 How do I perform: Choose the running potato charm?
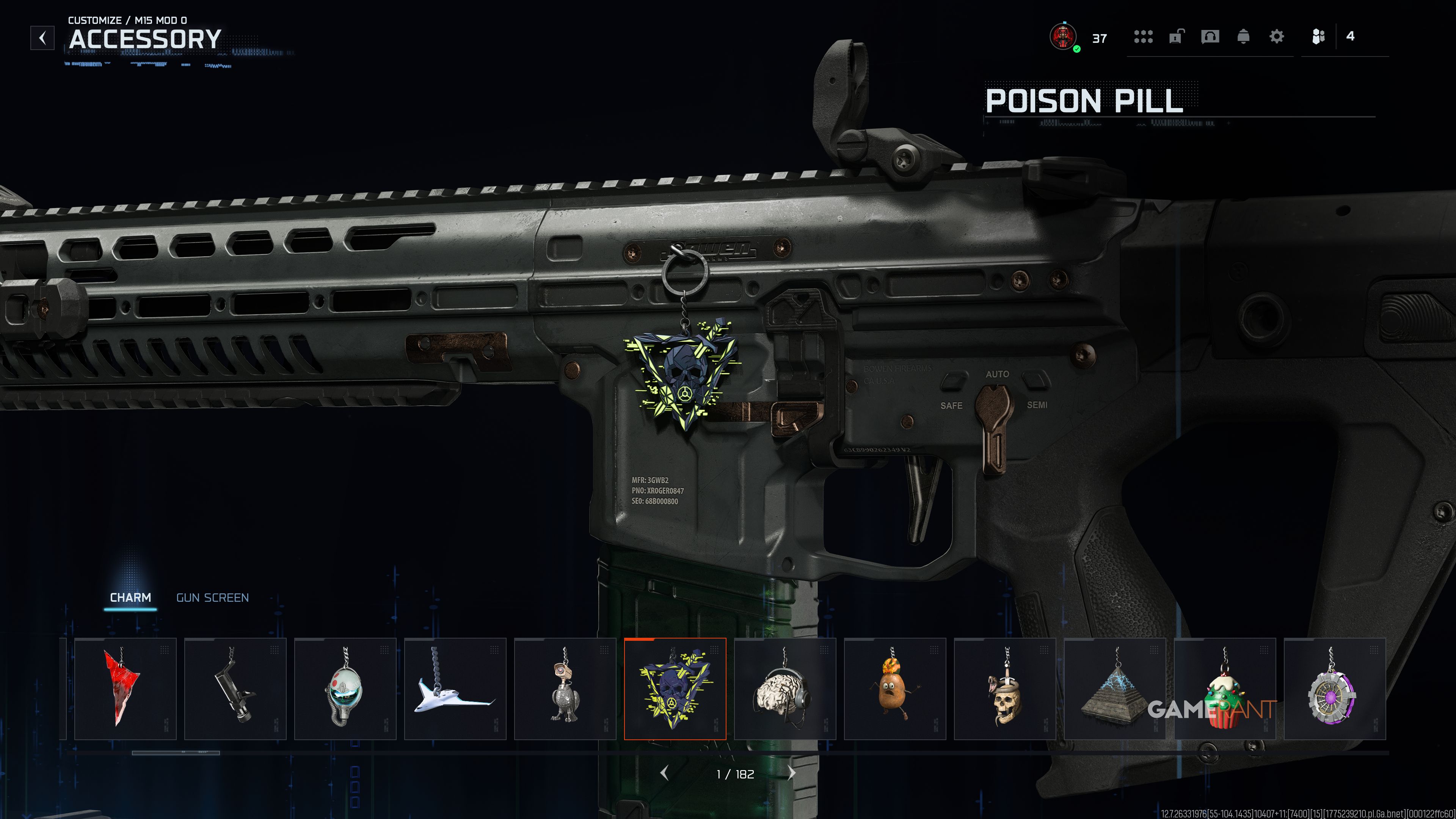point(895,689)
